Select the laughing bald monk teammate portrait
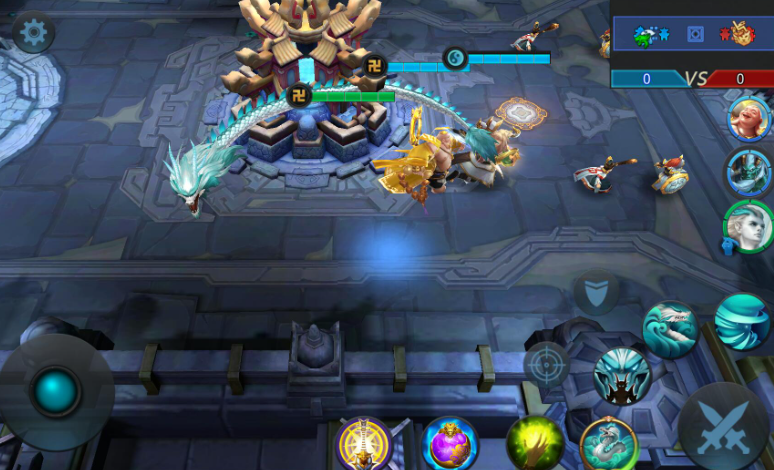 748,120
